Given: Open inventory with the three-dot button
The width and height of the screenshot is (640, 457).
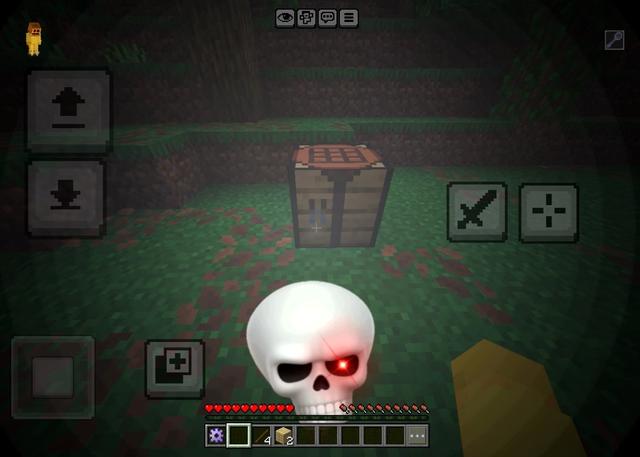Looking at the screenshot, I should tap(417, 435).
